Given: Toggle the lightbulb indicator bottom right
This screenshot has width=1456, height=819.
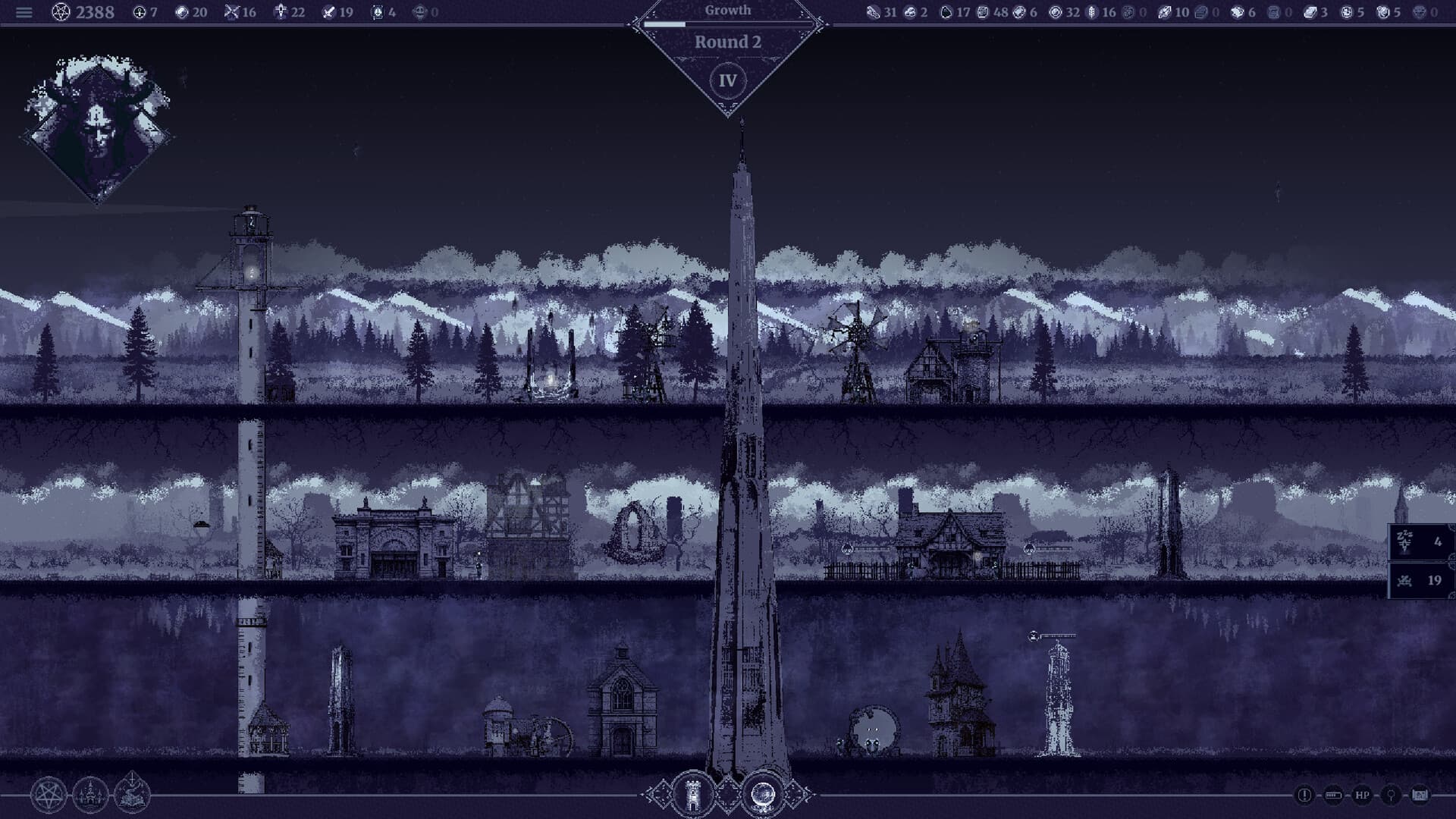Looking at the screenshot, I should tap(1392, 795).
